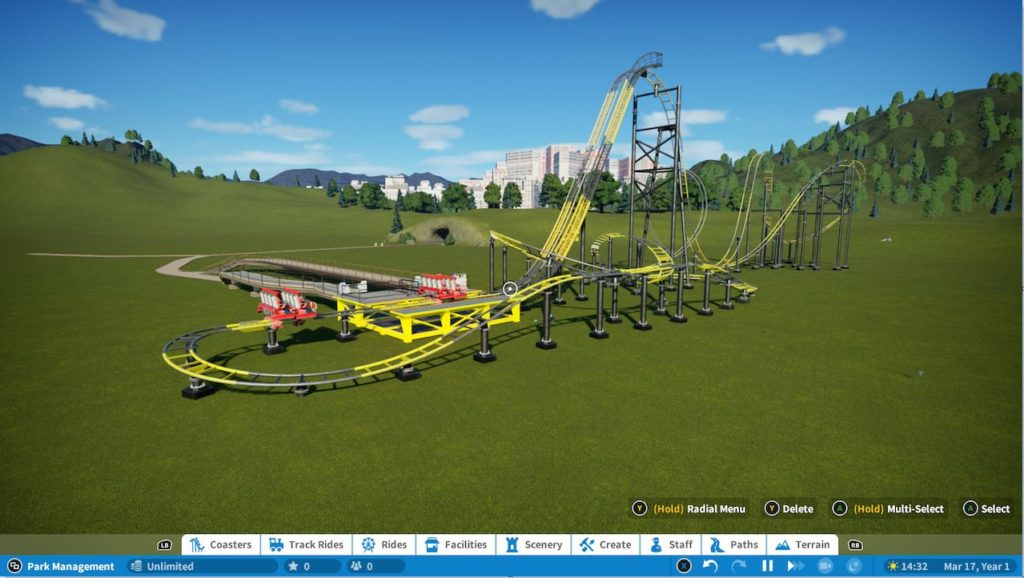The image size is (1024, 578).
Task: Open the Coasters tab
Action: pyautogui.click(x=221, y=545)
